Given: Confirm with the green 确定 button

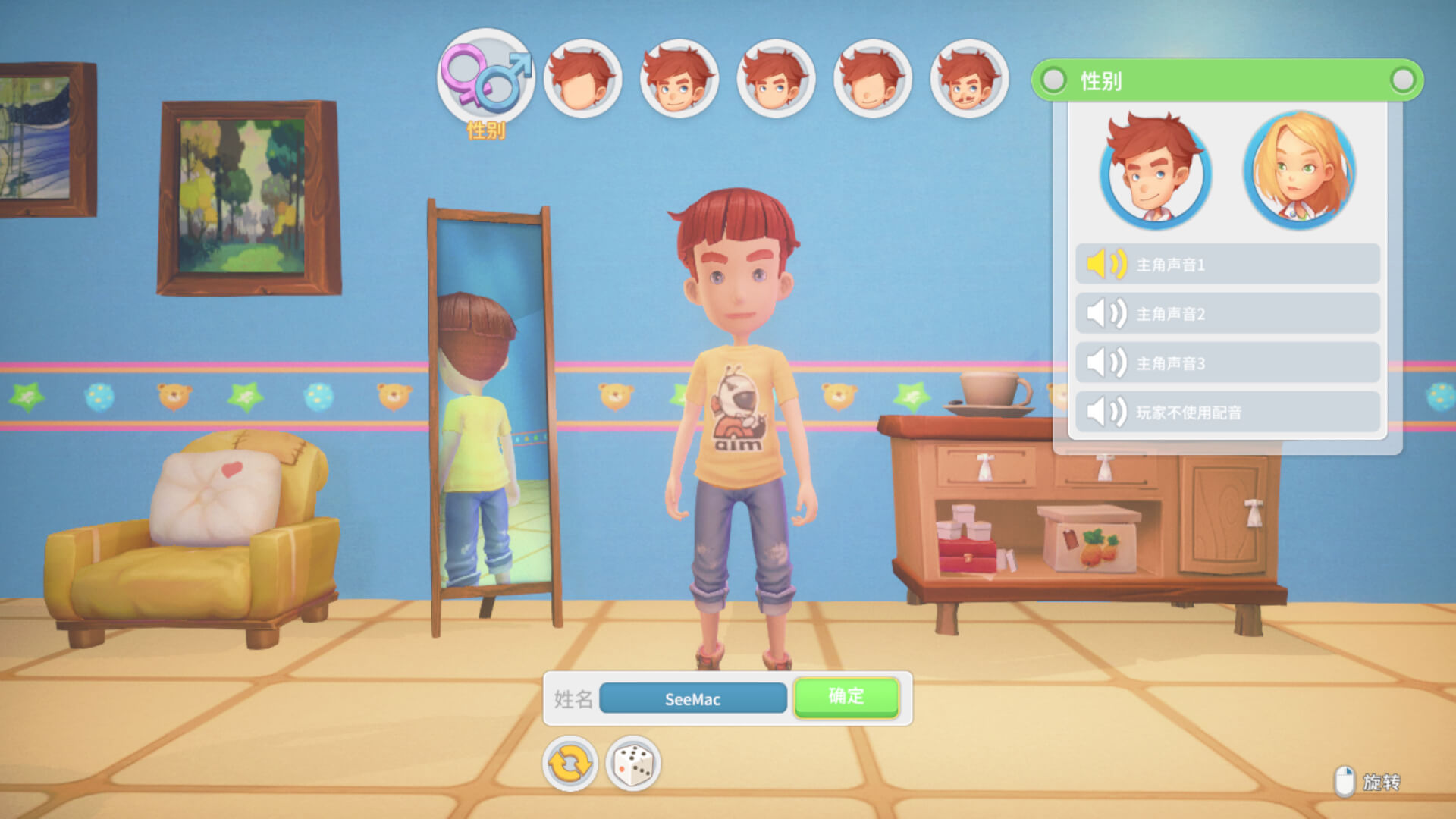Looking at the screenshot, I should point(846,697).
